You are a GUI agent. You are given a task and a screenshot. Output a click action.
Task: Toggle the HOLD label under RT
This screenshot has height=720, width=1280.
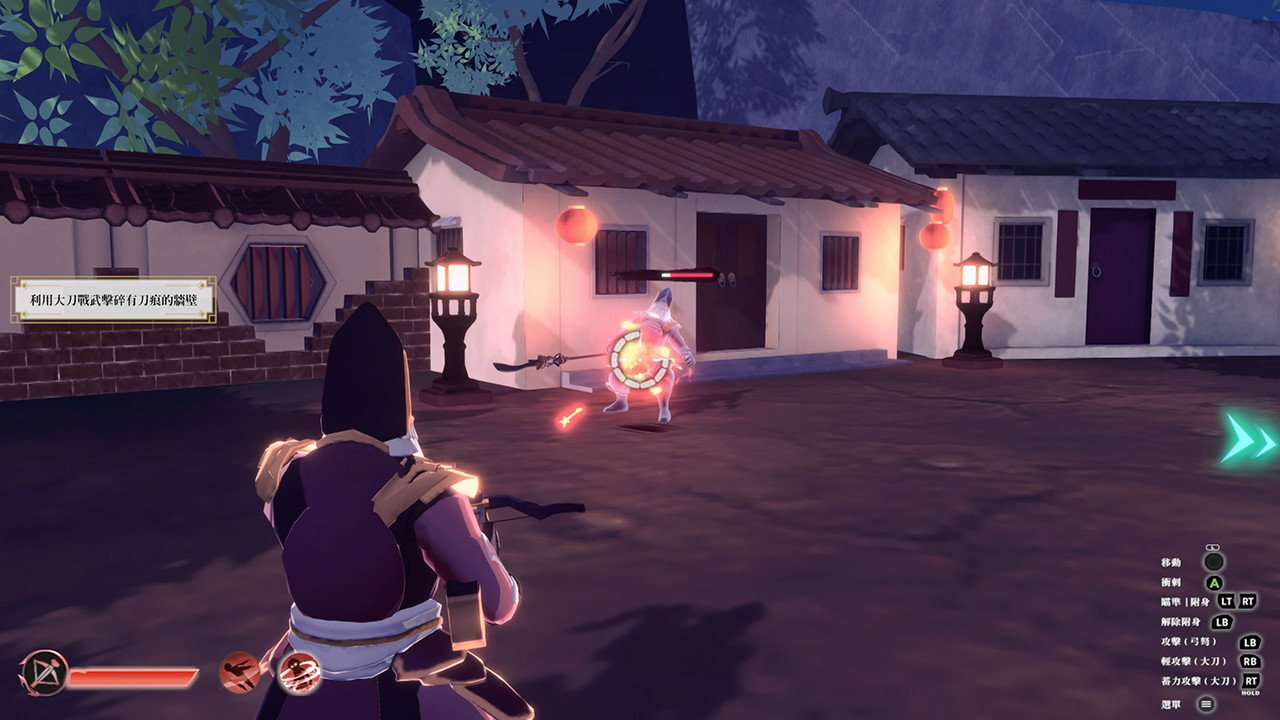click(x=1250, y=692)
